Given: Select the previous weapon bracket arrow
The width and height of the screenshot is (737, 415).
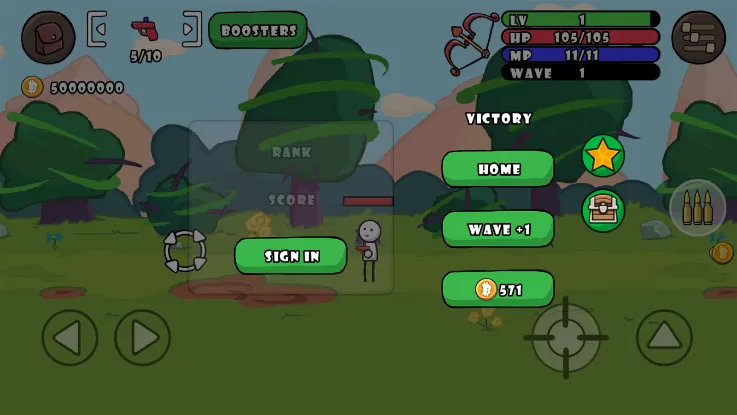Looking at the screenshot, I should pos(97,29).
